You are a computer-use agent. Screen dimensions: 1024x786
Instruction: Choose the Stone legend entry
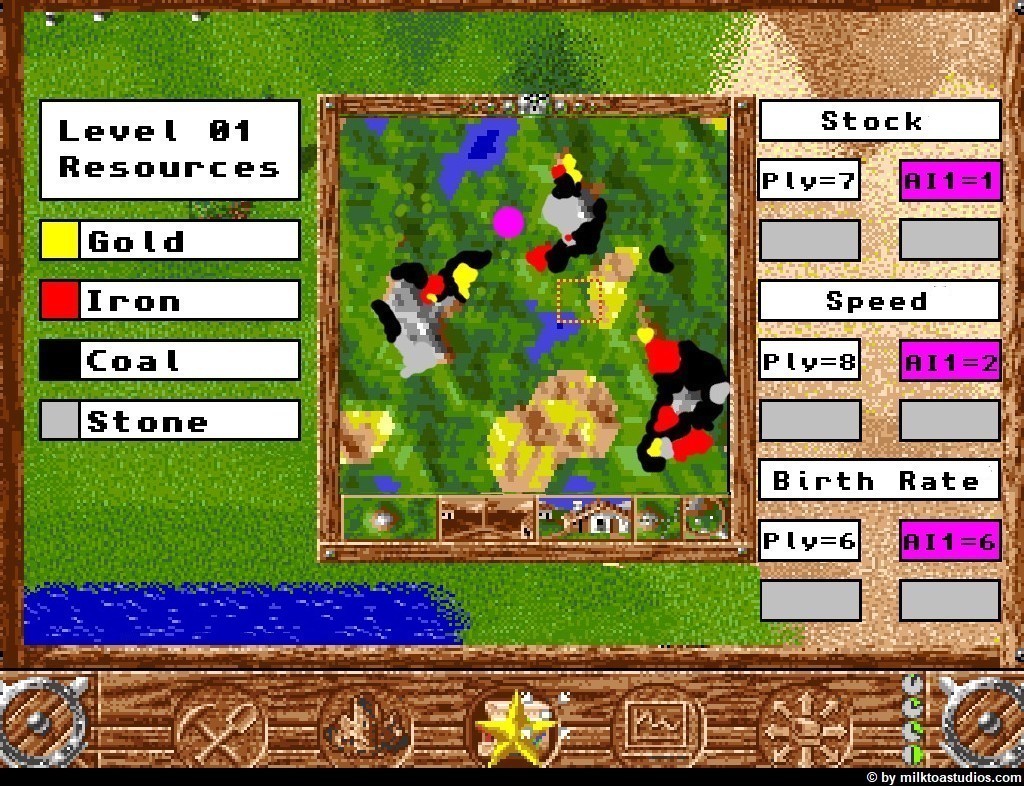[170, 421]
